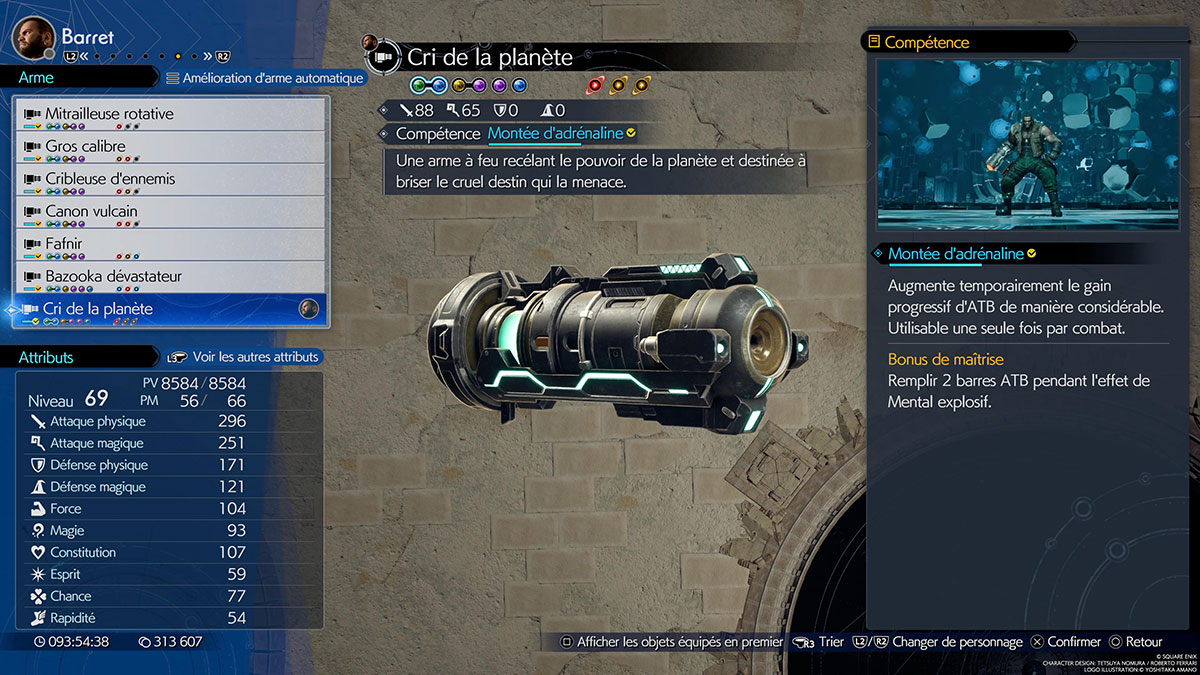Screen dimensions: 1200x675
Task: Select the Cri de la planète weapon
Action: point(170,310)
